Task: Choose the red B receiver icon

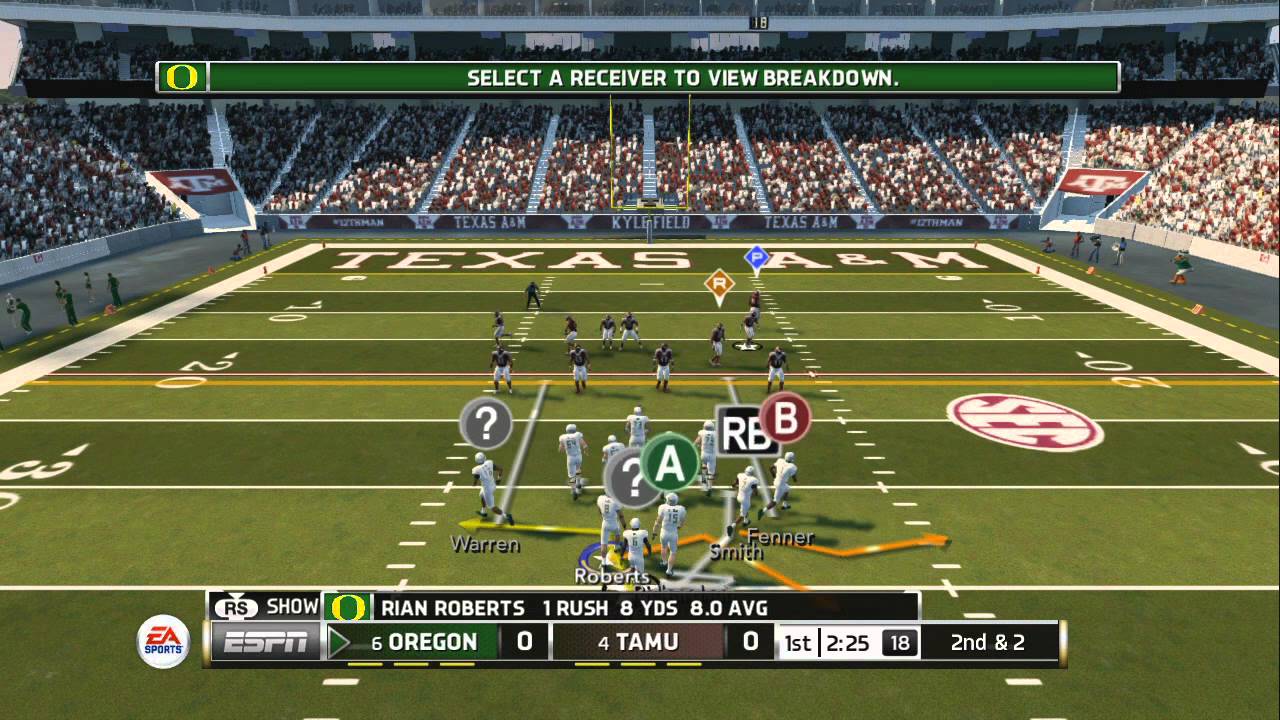Action: [x=785, y=418]
